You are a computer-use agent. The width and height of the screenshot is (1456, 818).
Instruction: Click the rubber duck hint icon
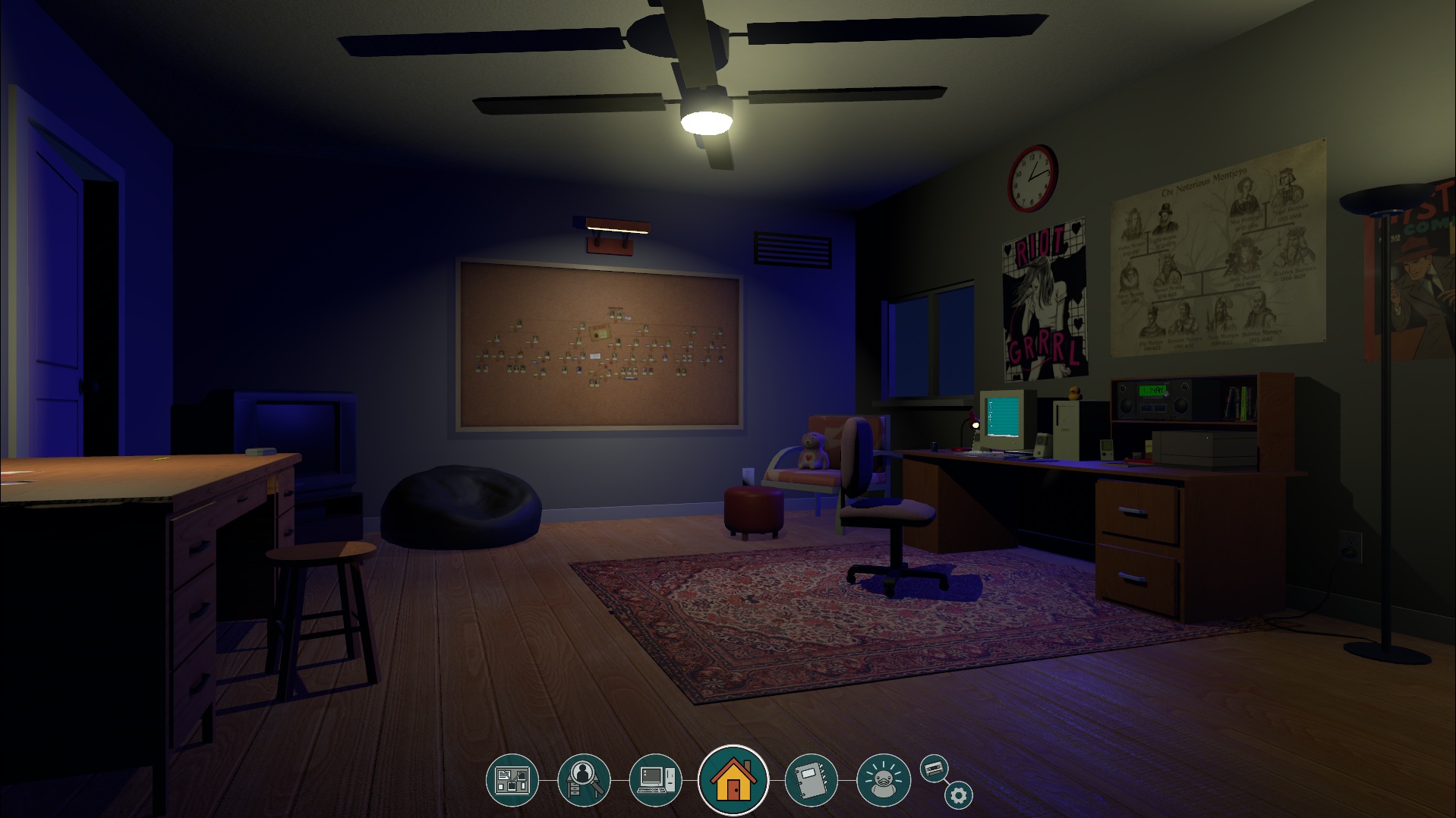click(x=883, y=779)
